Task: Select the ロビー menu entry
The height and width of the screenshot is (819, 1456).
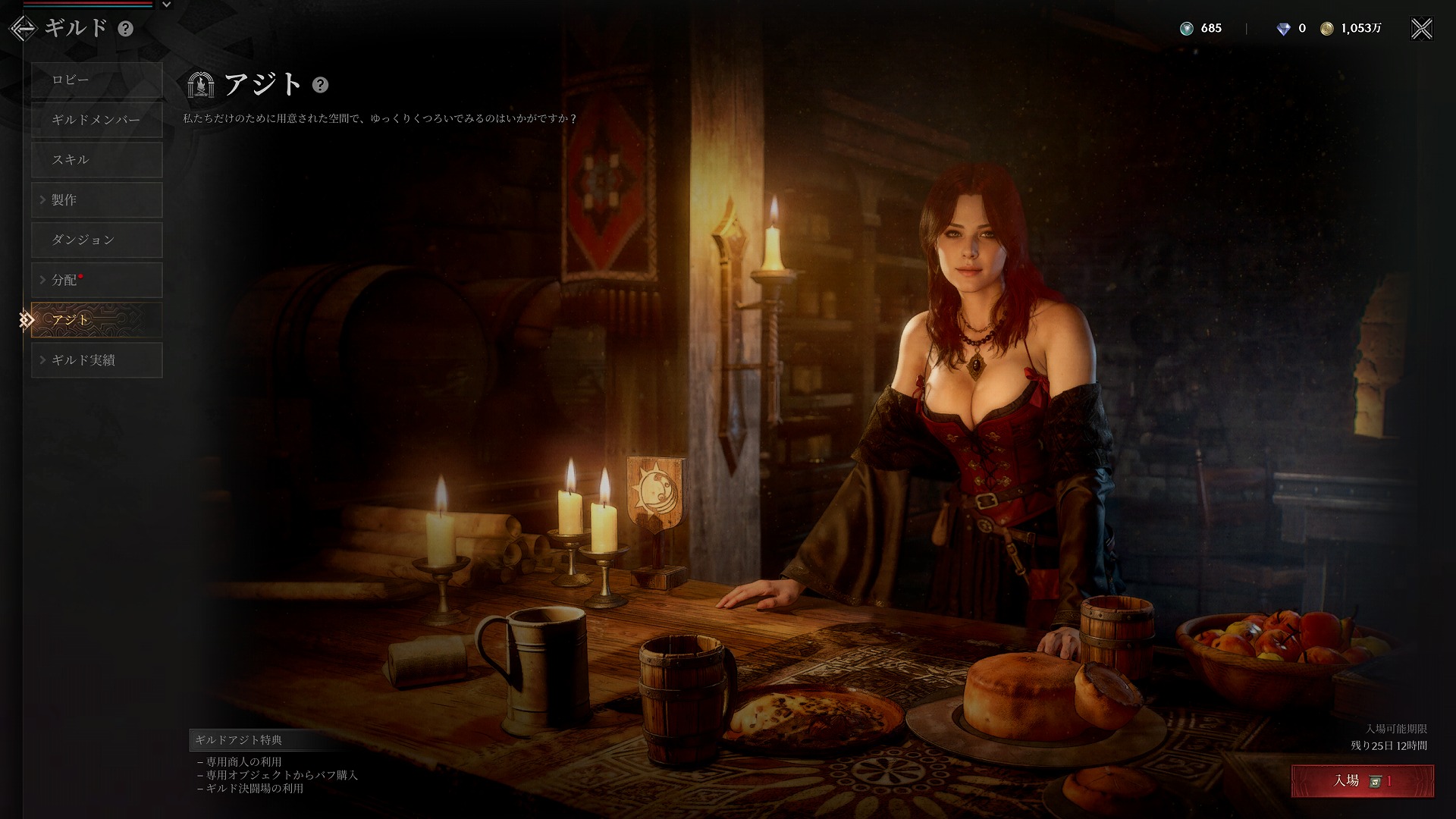Action: pyautogui.click(x=97, y=80)
